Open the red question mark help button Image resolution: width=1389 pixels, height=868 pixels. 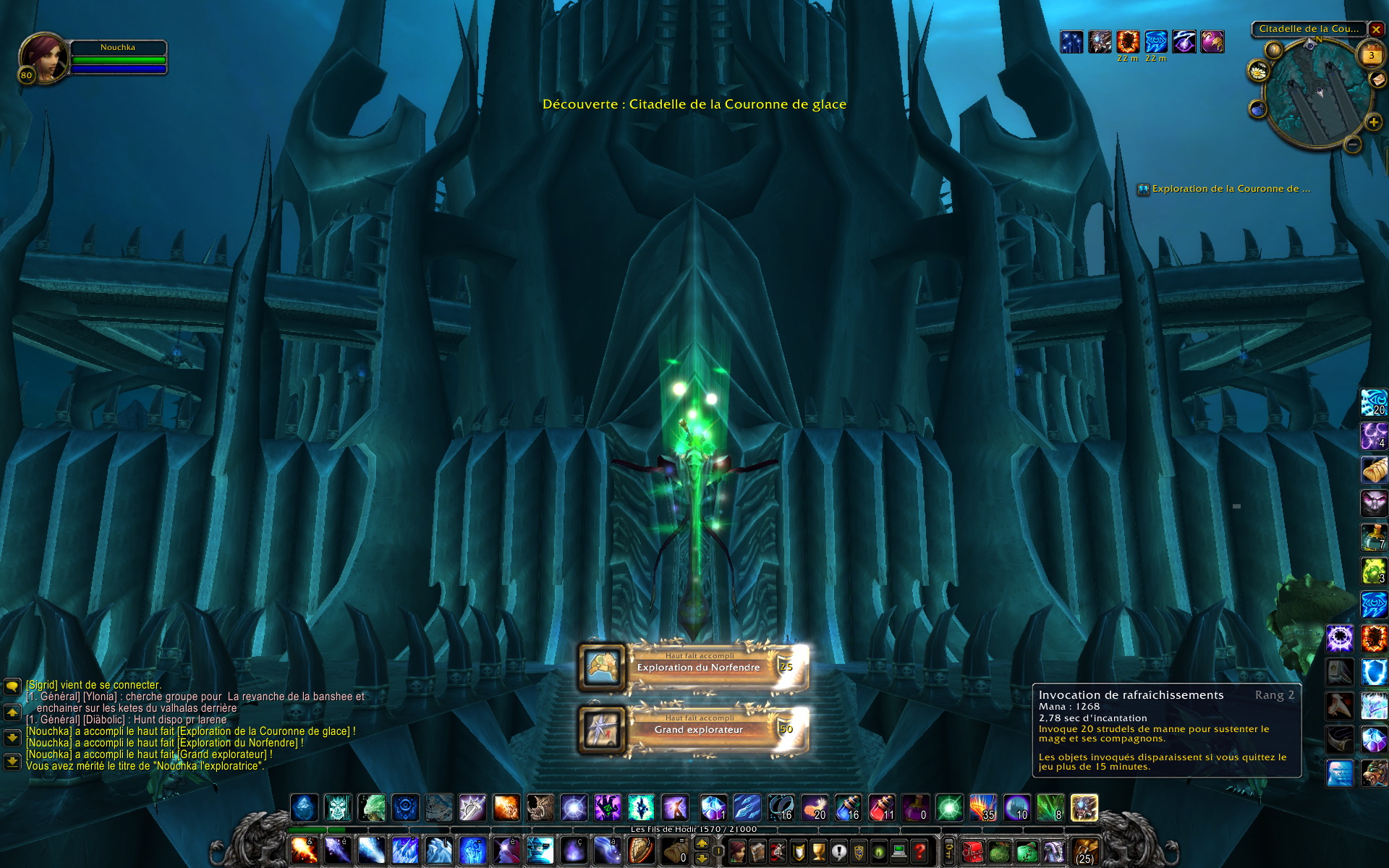(919, 851)
